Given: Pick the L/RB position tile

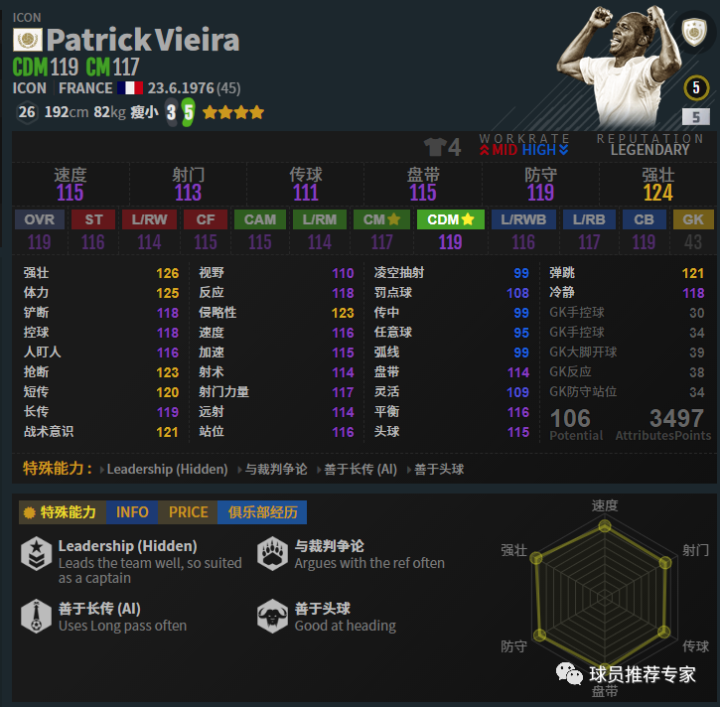Looking at the screenshot, I should pyautogui.click(x=589, y=219).
